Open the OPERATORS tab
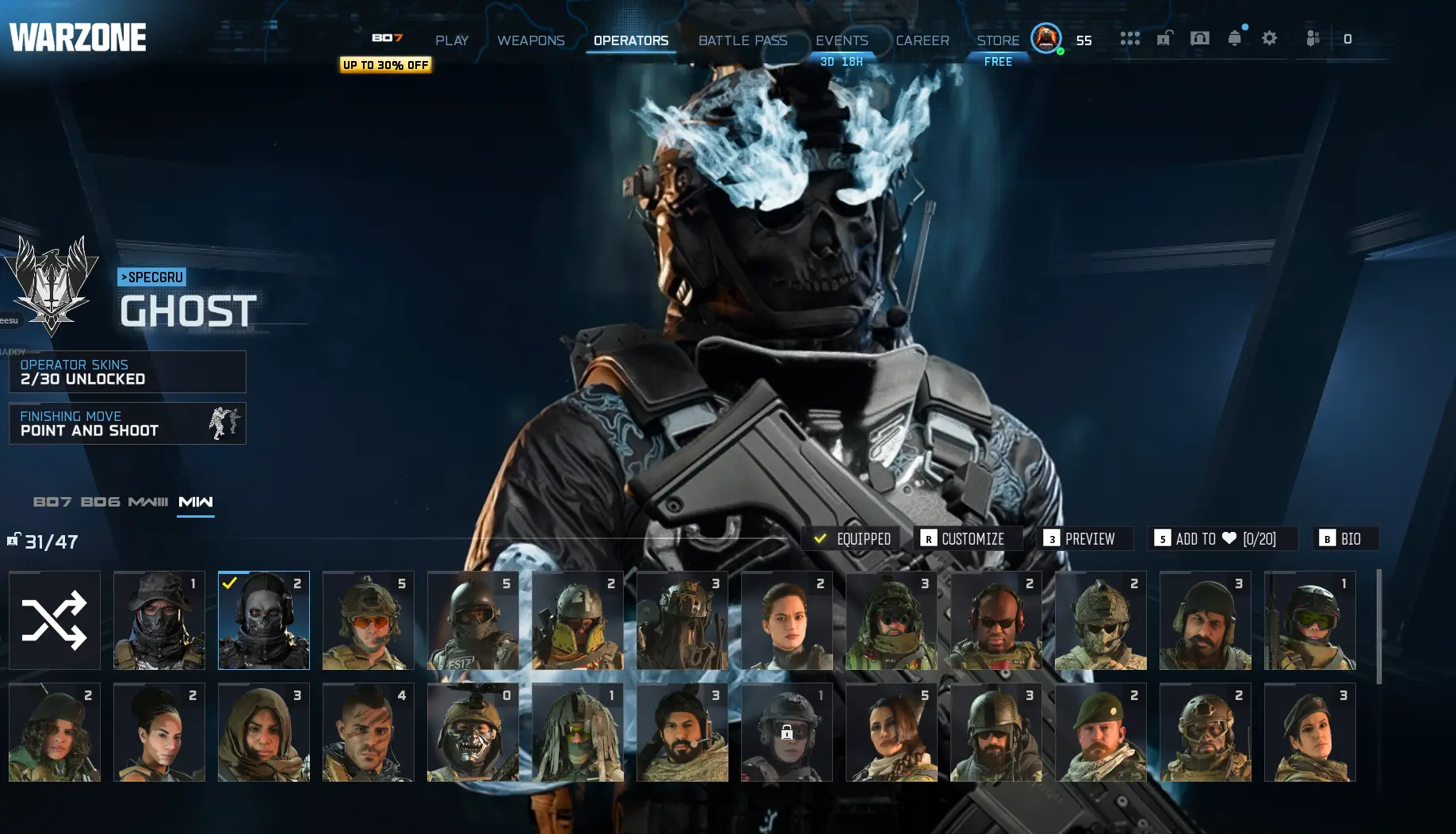Screen dimensions: 1456x834 (x=630, y=40)
